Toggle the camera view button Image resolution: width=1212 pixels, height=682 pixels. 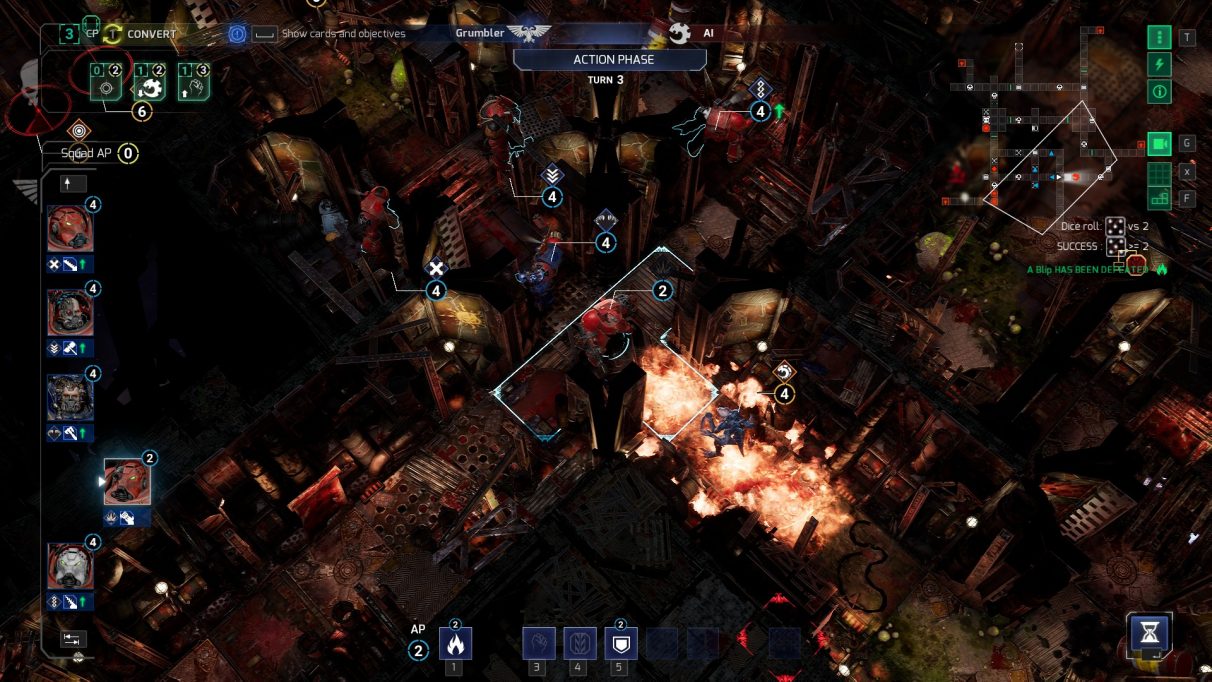coord(1159,144)
